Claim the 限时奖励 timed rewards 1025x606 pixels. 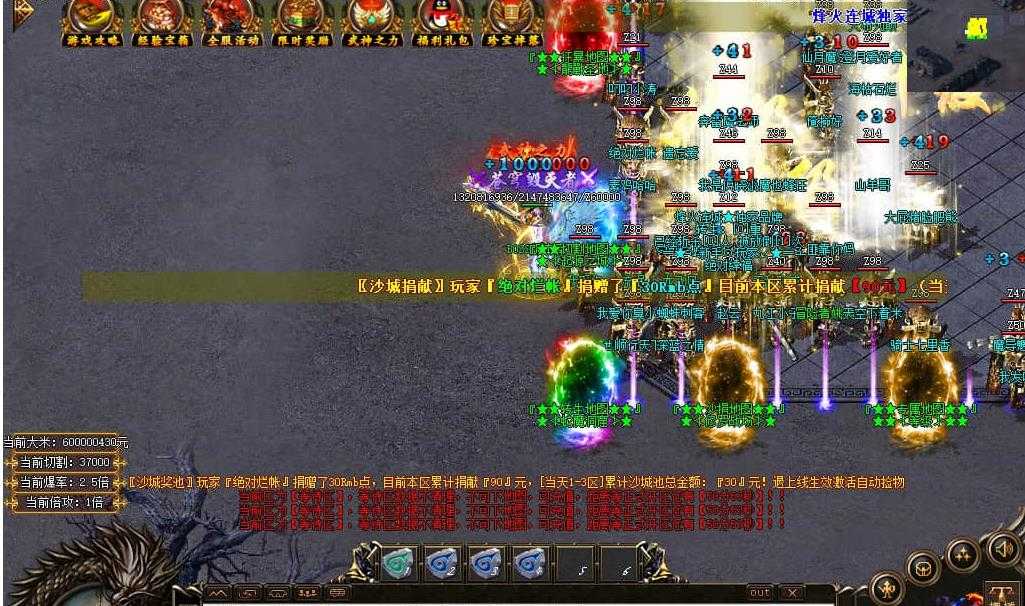pyautogui.click(x=301, y=20)
